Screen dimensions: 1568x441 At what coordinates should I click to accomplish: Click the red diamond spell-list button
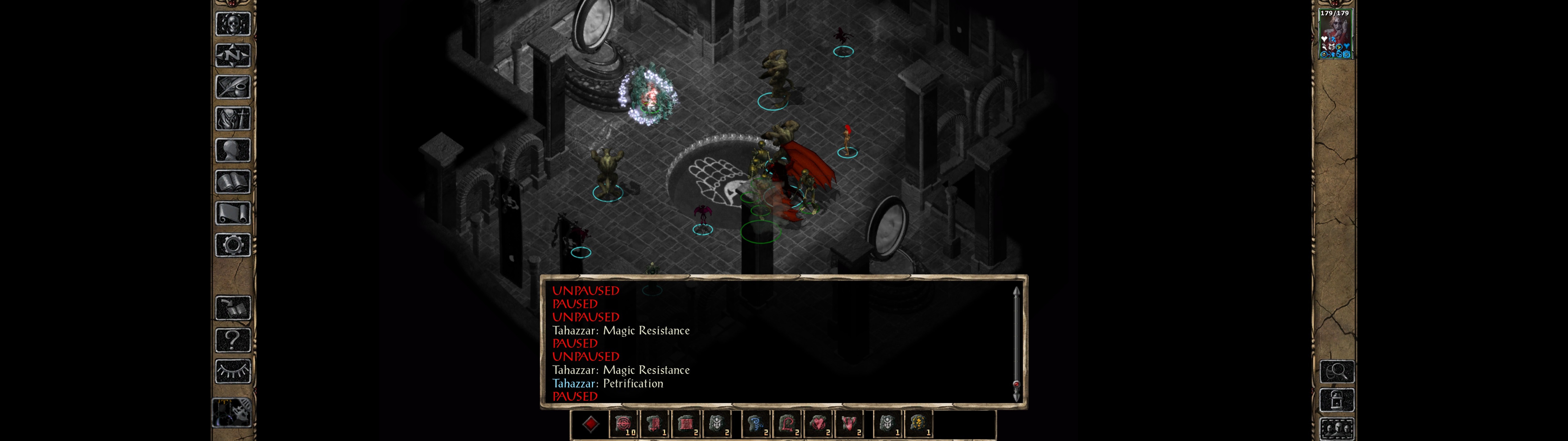pyautogui.click(x=590, y=424)
